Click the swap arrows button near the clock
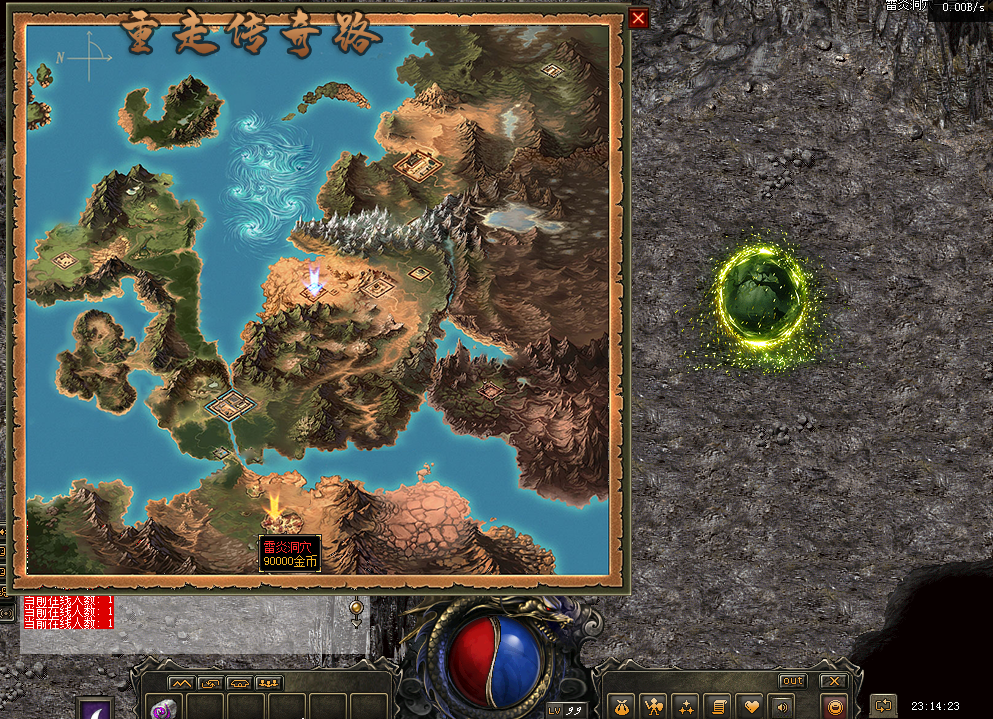 (x=882, y=705)
